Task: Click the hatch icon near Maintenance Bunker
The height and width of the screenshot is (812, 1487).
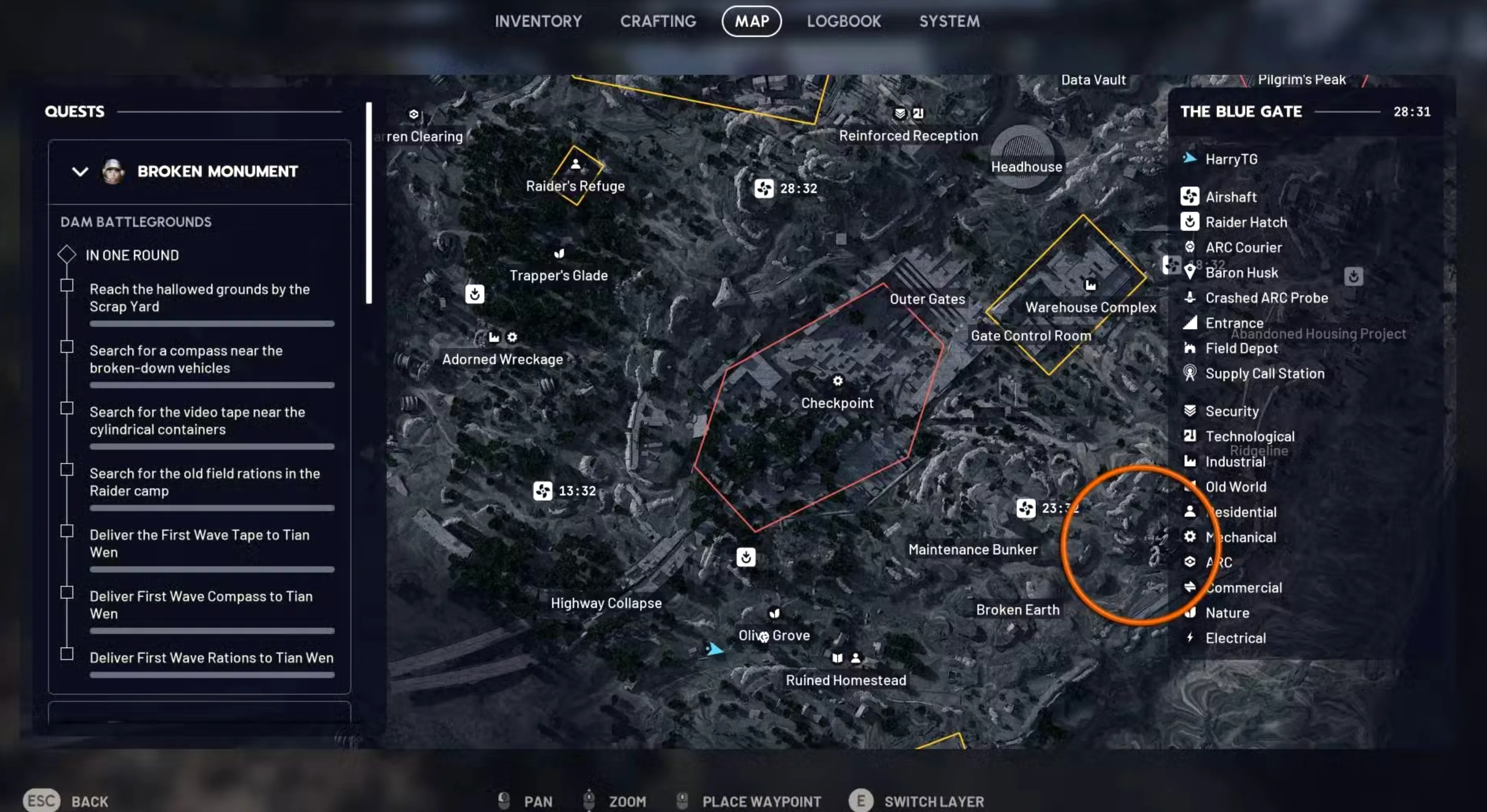Action: (x=746, y=557)
